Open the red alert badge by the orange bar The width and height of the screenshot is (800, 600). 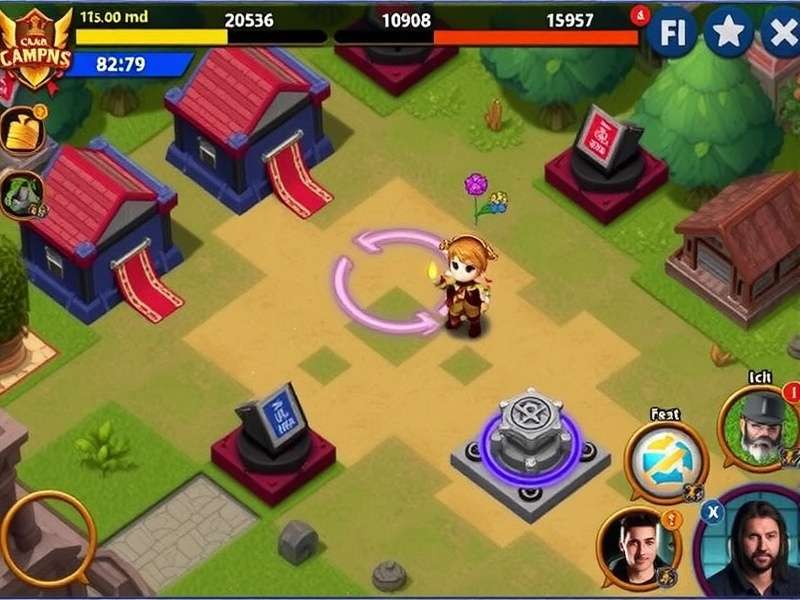pyautogui.click(x=641, y=15)
